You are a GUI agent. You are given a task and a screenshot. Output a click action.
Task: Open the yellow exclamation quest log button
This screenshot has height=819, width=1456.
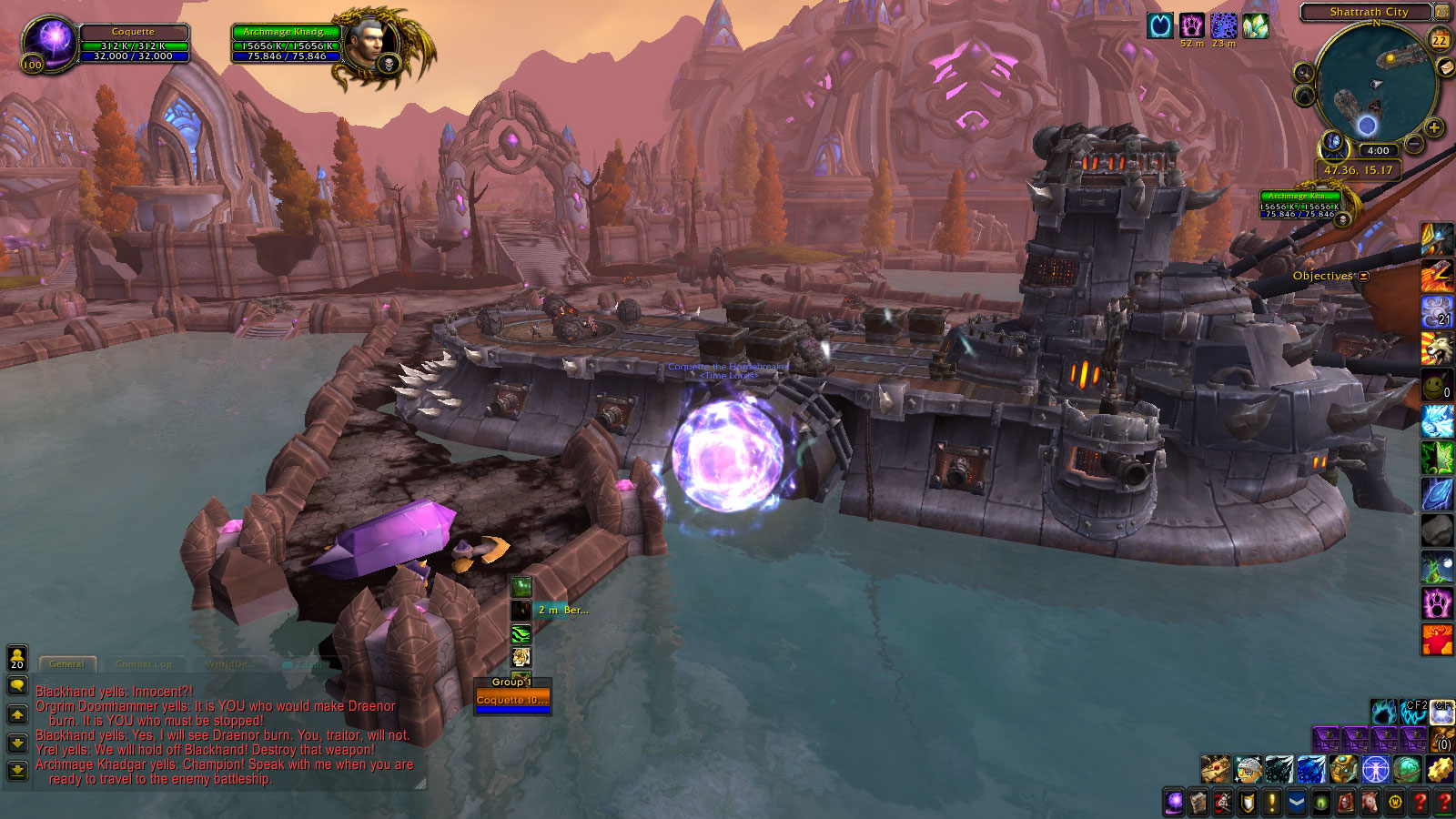1272,803
